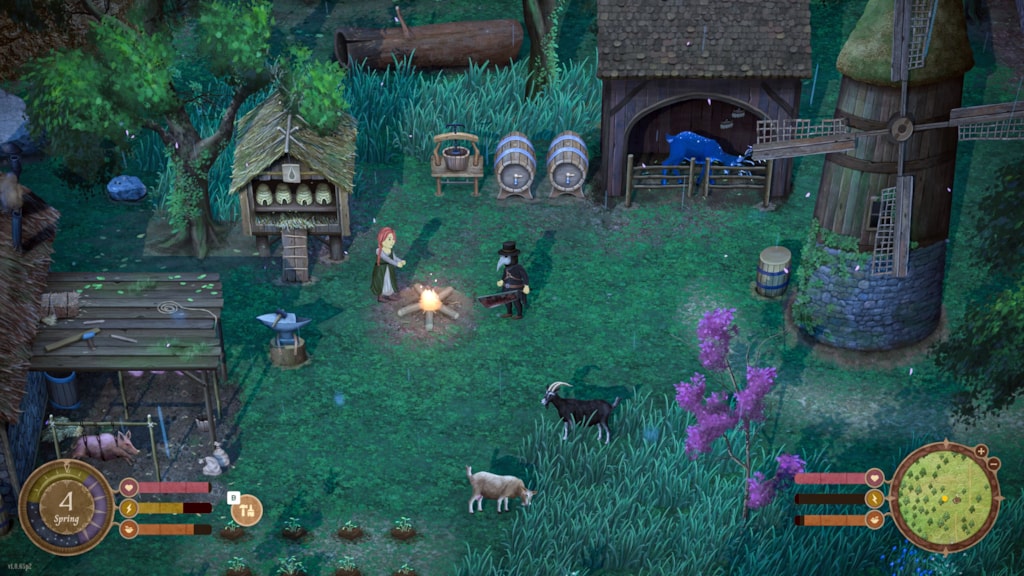Click the circular minimap
1024x576 pixels.
[x=944, y=496]
